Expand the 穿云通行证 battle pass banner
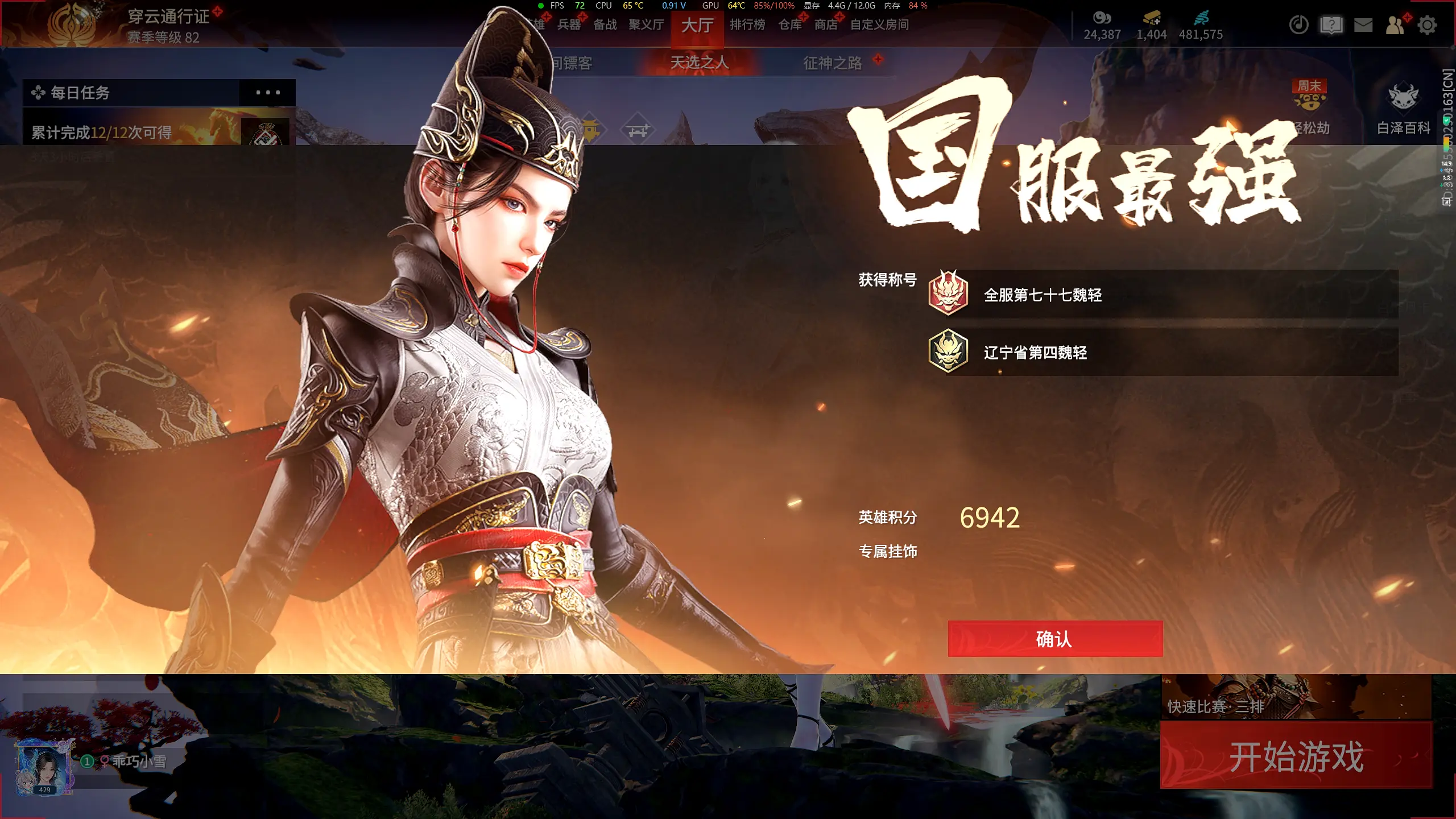 click(168, 18)
